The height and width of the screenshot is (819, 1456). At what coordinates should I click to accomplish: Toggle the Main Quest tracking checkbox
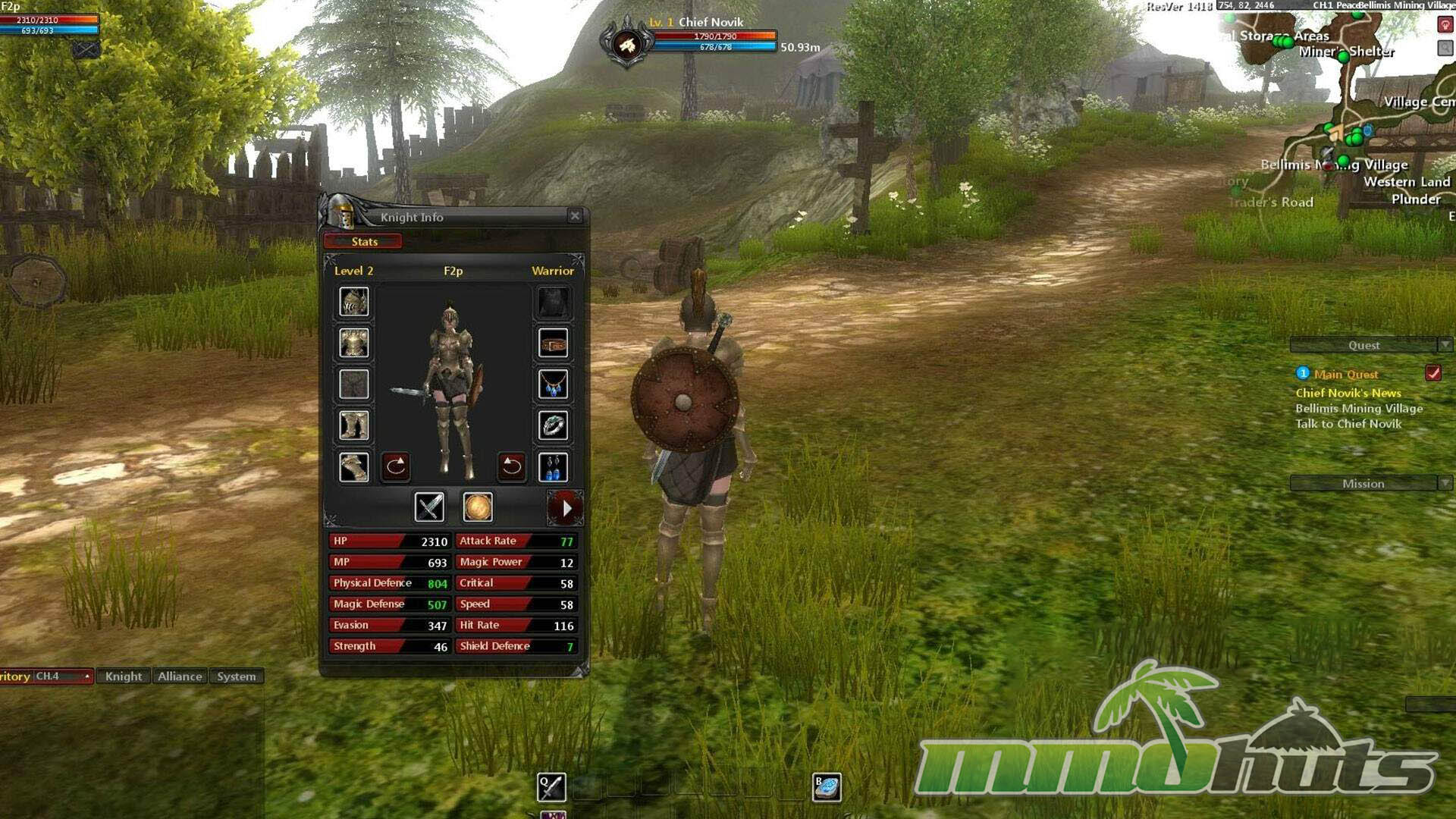pos(1432,373)
